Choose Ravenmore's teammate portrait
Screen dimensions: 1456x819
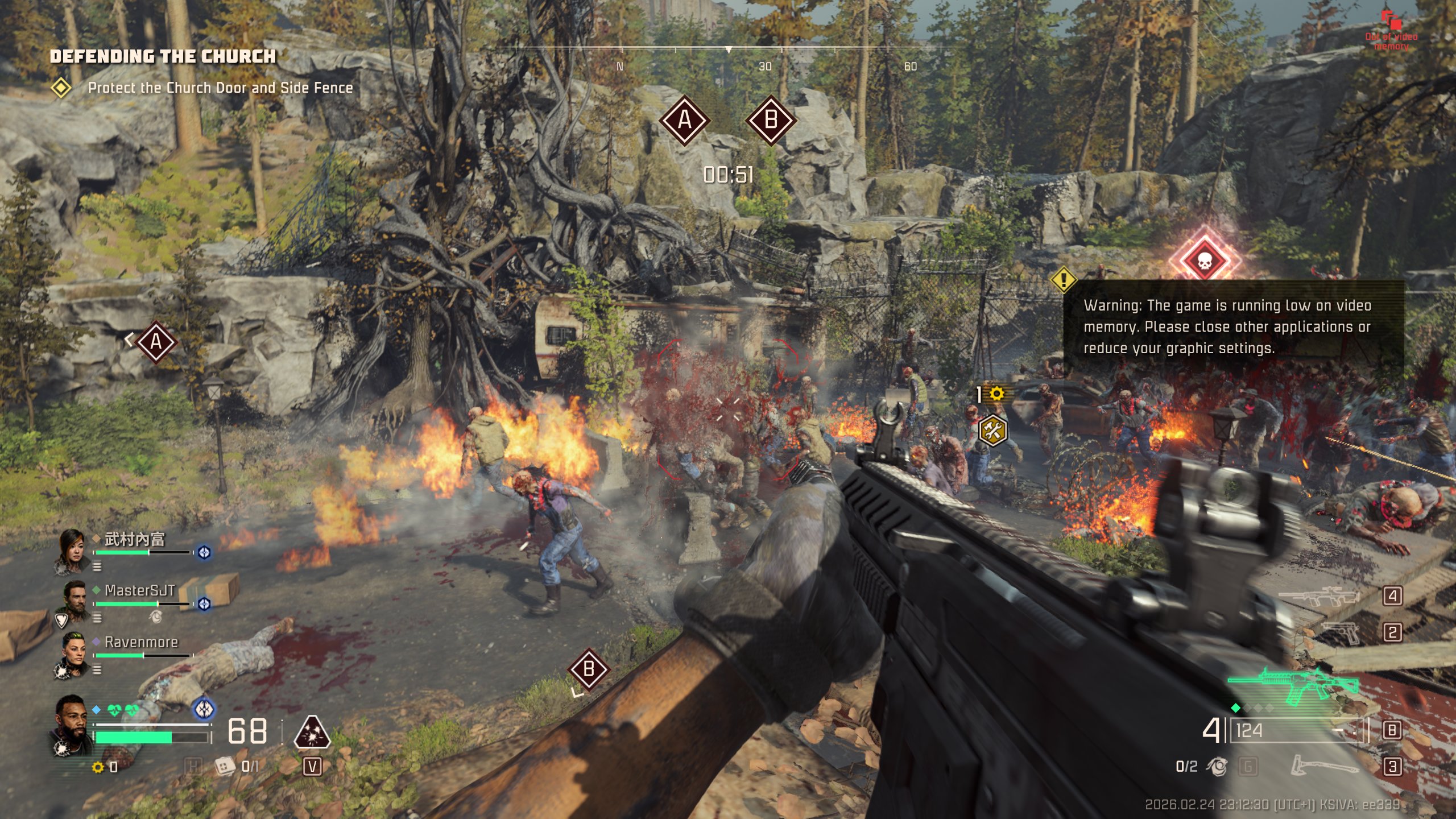(74, 652)
